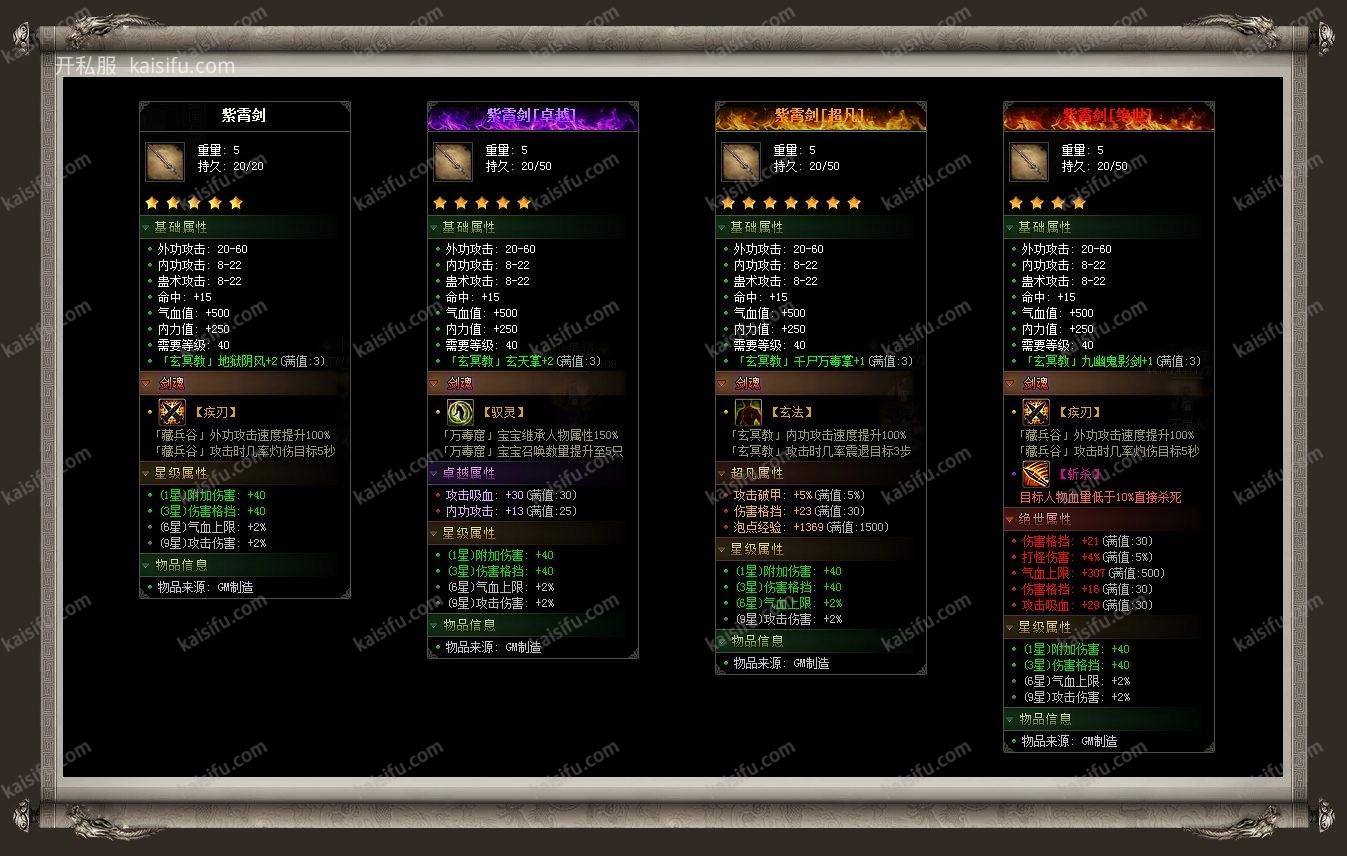Click the sword item icon in 紫霄剑[绝世] tooltip
1347x856 pixels.
tap(1029, 161)
